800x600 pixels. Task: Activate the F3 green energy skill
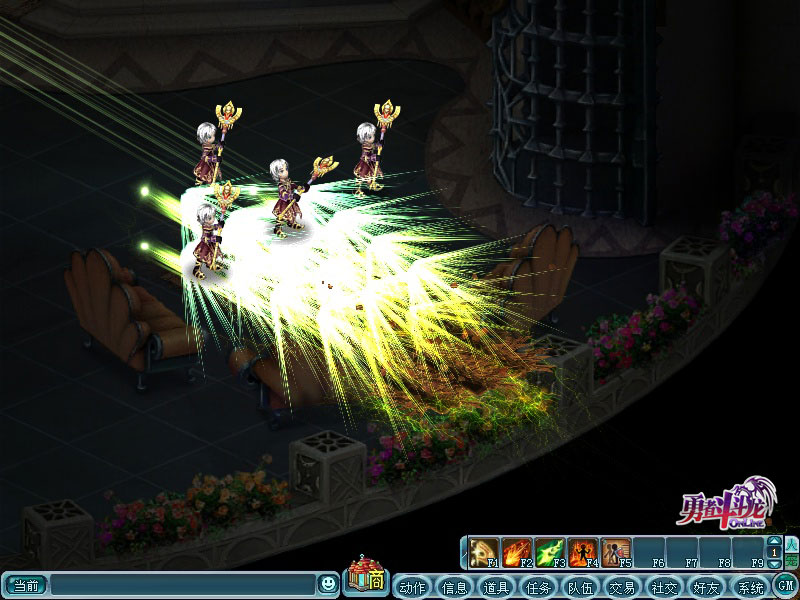click(x=551, y=552)
